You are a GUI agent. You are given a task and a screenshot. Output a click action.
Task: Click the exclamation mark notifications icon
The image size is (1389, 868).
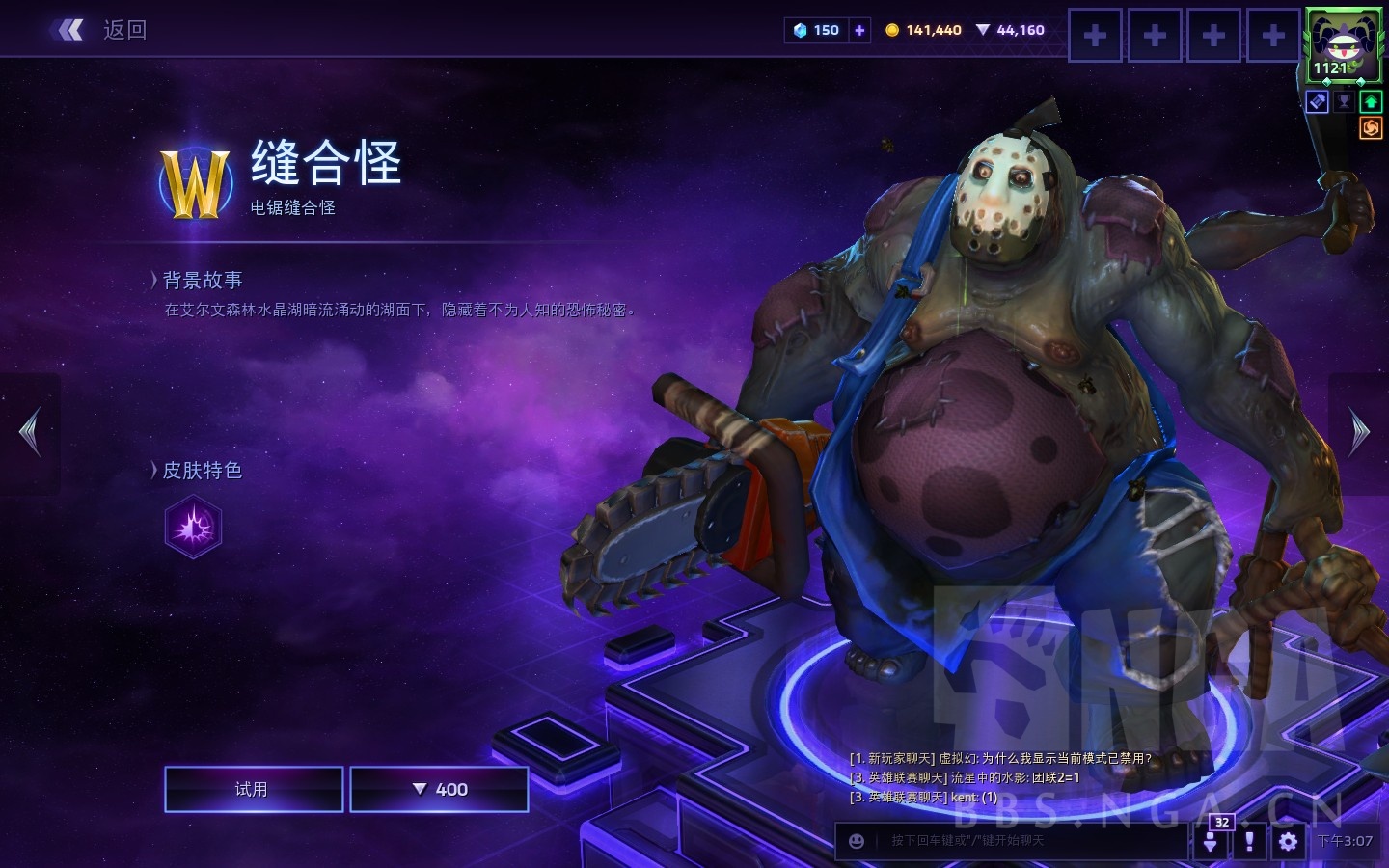1248,841
